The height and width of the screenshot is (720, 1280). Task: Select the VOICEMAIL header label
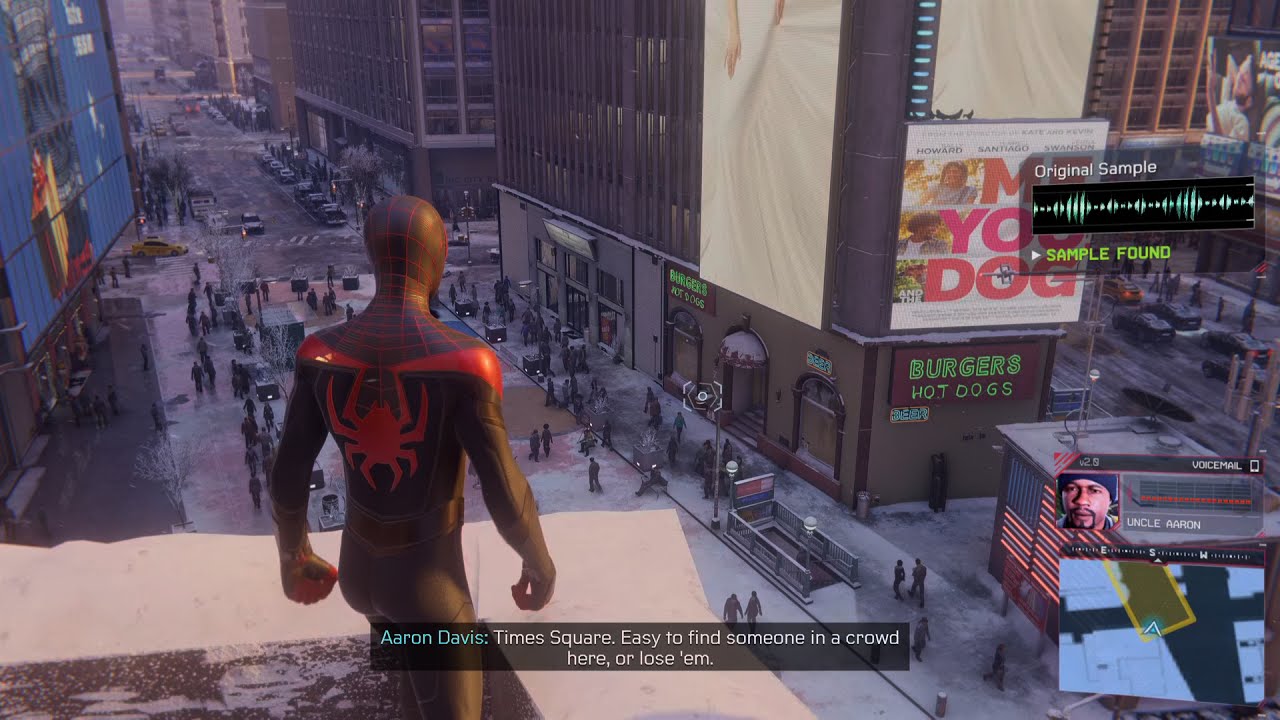[x=1216, y=465]
